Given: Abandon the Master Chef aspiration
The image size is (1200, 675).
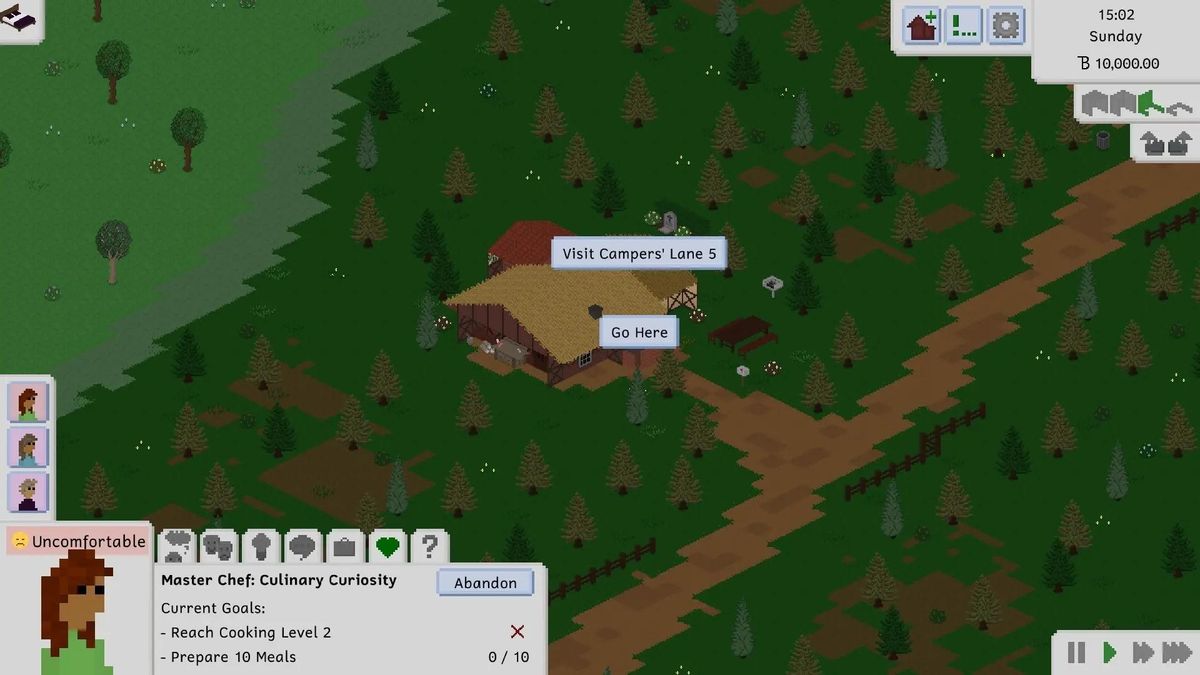Looking at the screenshot, I should (485, 583).
